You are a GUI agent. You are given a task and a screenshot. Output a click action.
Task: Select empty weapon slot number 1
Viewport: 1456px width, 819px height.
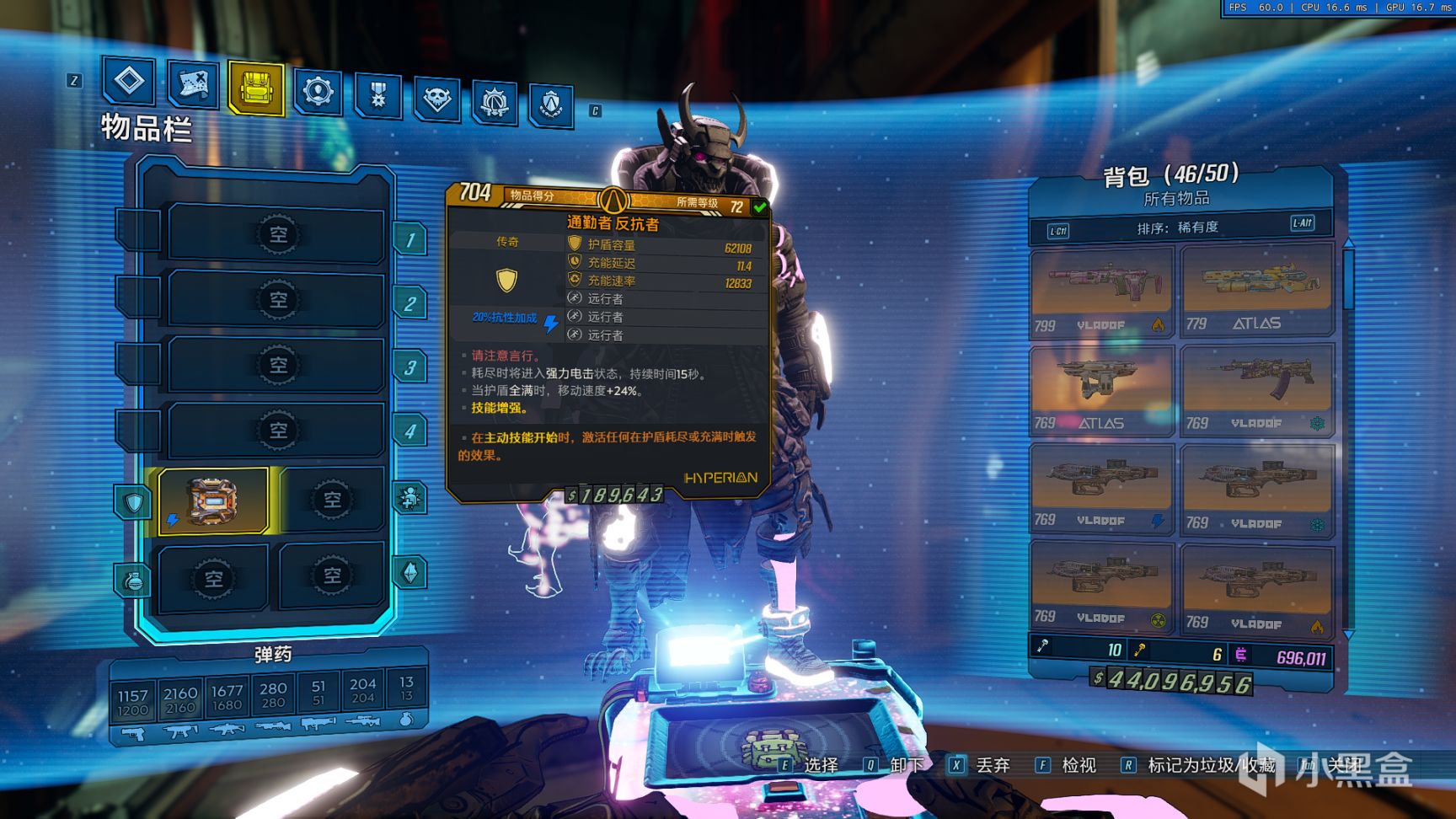pyautogui.click(x=277, y=235)
